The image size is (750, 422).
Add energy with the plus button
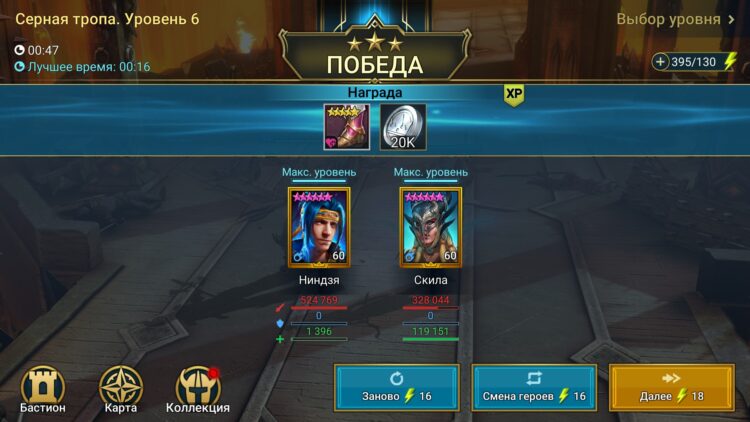[661, 62]
